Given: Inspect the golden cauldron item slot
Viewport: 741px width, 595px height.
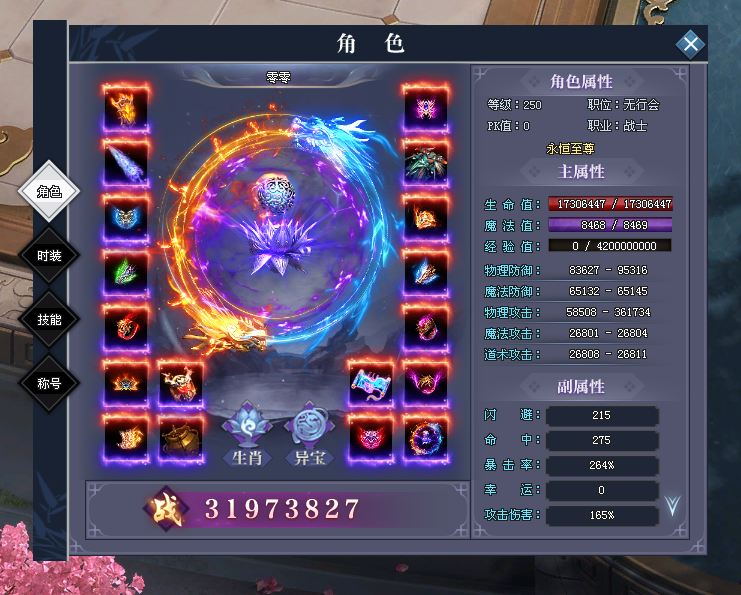Looking at the screenshot, I should pos(181,439).
